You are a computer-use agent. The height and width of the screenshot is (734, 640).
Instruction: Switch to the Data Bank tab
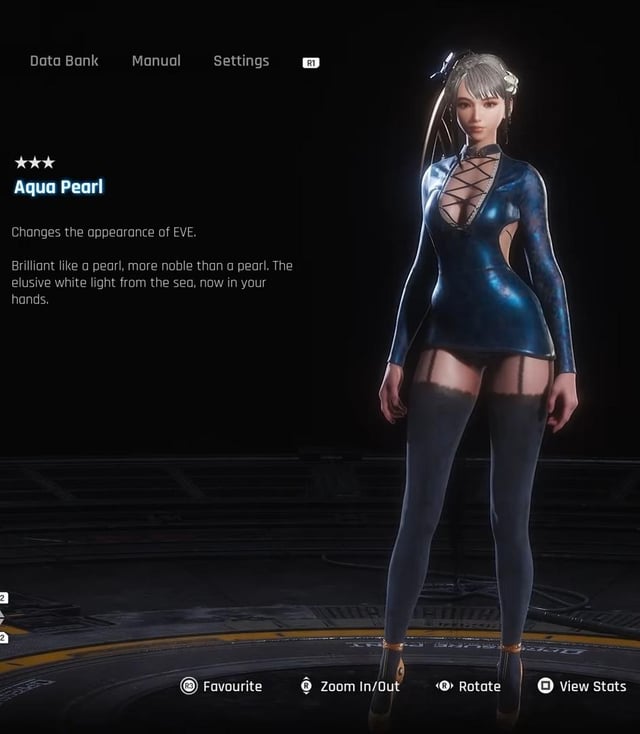pos(64,61)
